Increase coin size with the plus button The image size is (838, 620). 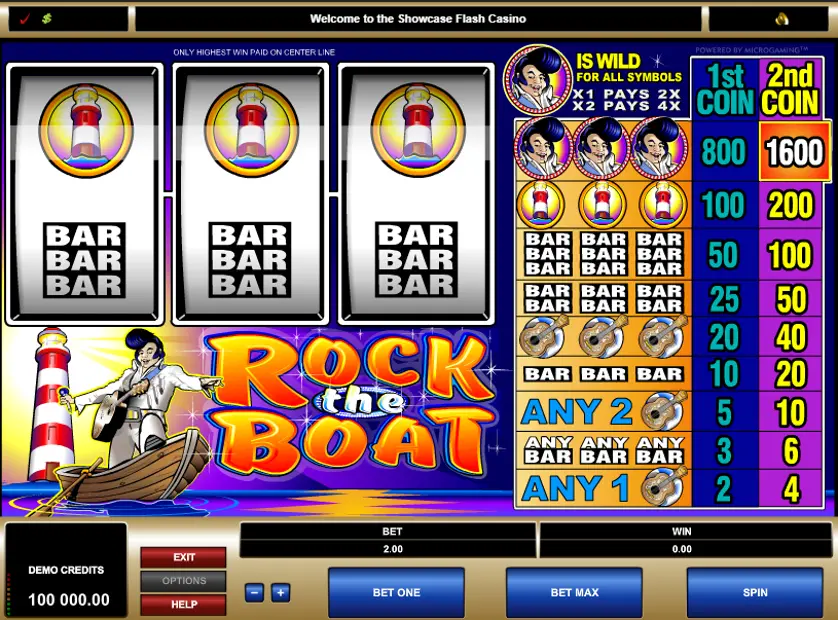click(x=279, y=593)
